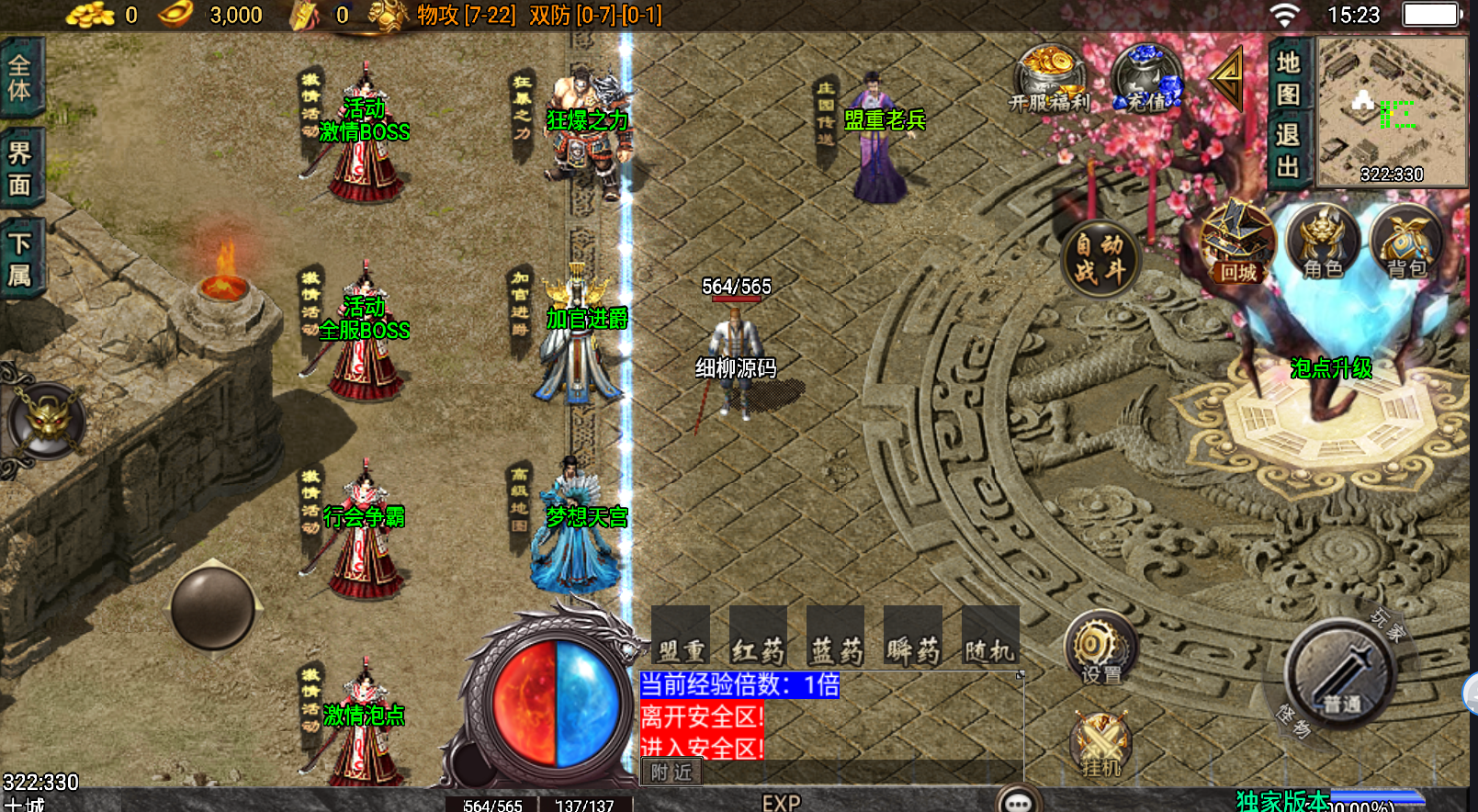The height and width of the screenshot is (812, 1478).
Task: Use the 回城 return-to-town button
Action: coord(1237,243)
